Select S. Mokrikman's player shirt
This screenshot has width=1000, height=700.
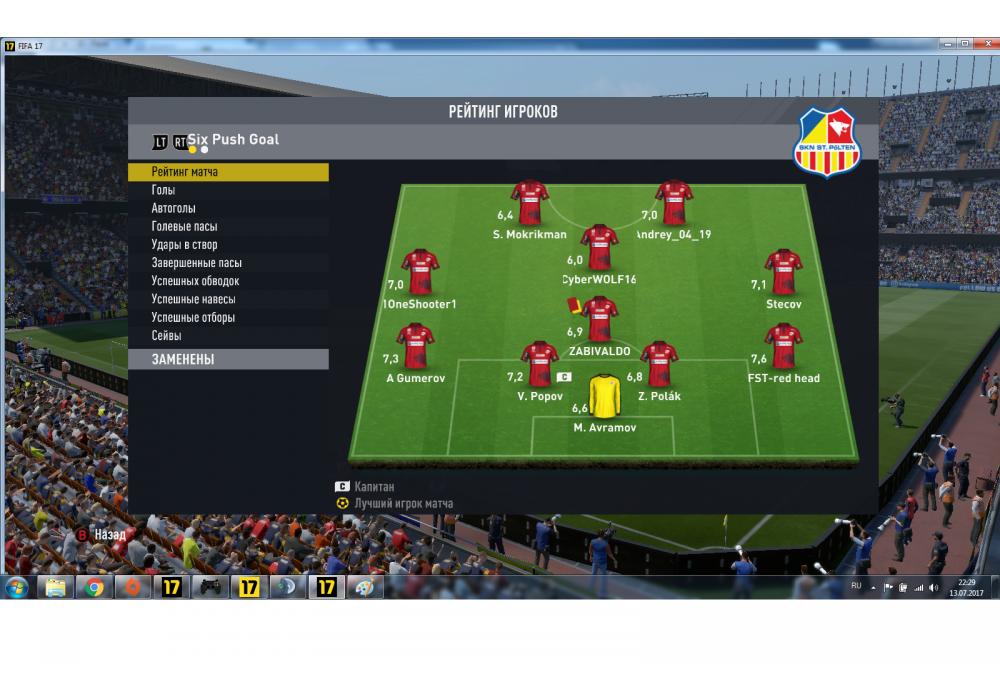tap(529, 202)
